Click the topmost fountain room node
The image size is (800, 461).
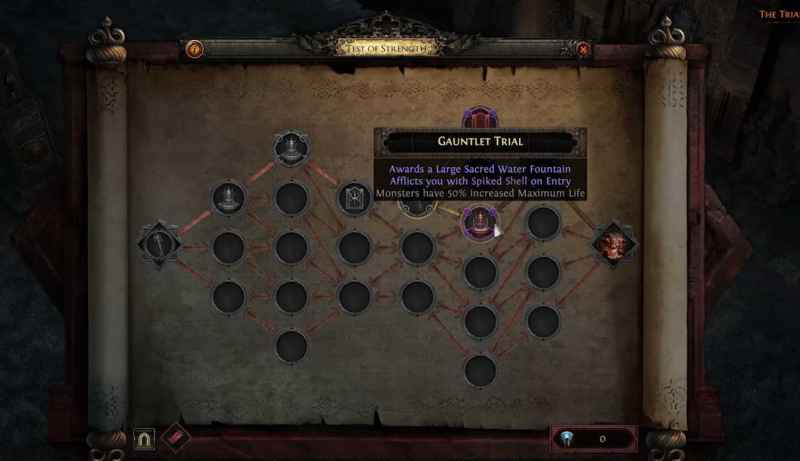pyautogui.click(x=290, y=149)
